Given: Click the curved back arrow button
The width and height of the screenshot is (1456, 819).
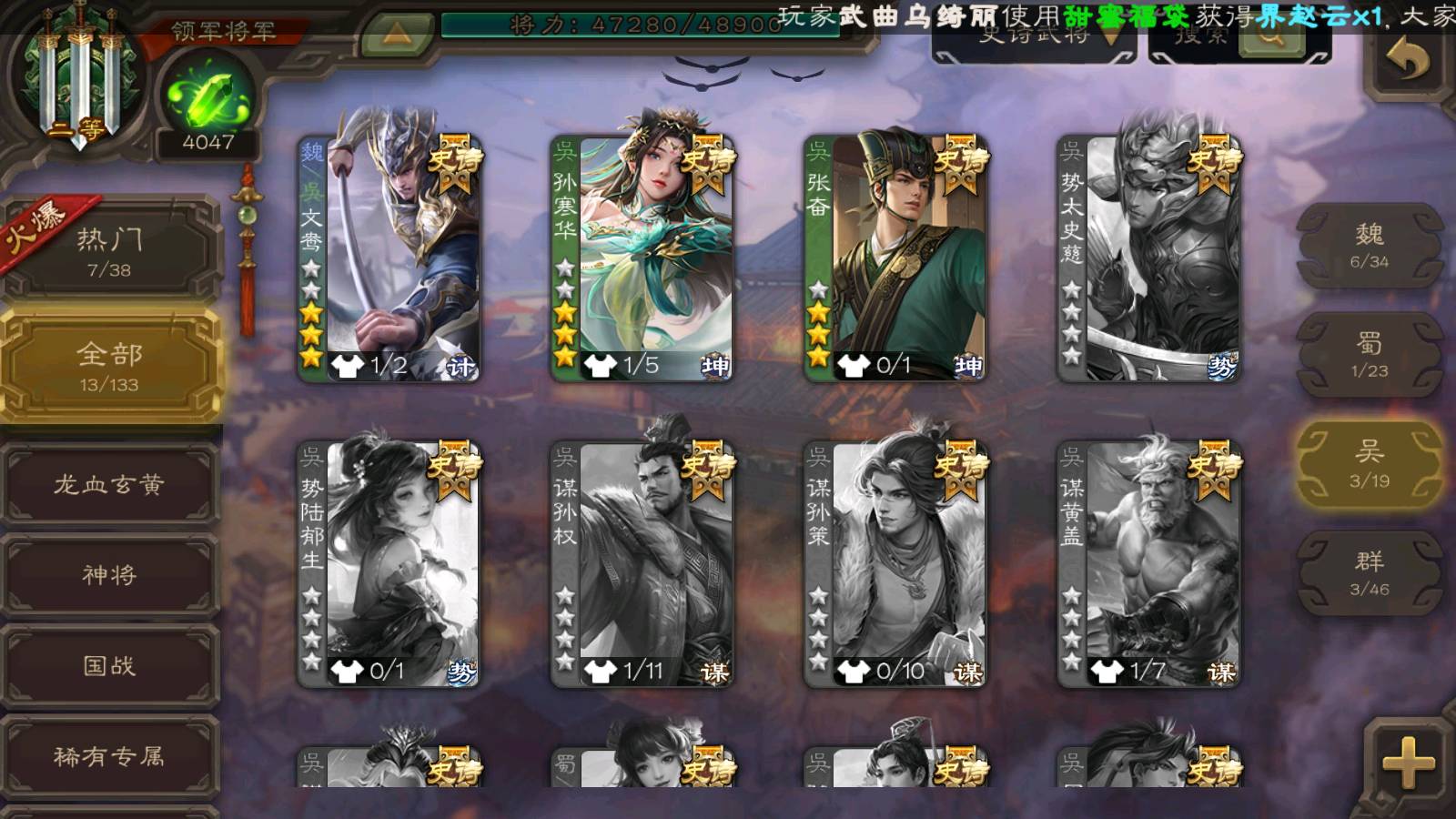Looking at the screenshot, I should (x=1407, y=62).
